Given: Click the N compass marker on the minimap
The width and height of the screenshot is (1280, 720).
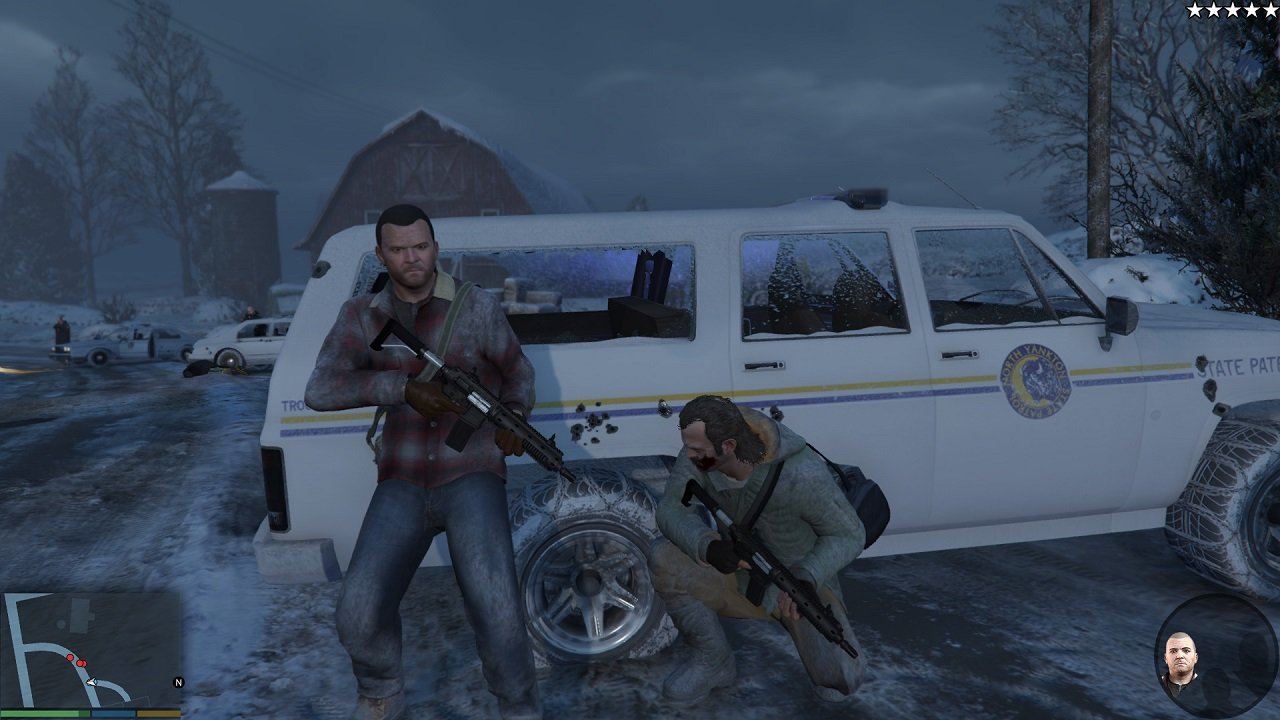Looking at the screenshot, I should 179,682.
